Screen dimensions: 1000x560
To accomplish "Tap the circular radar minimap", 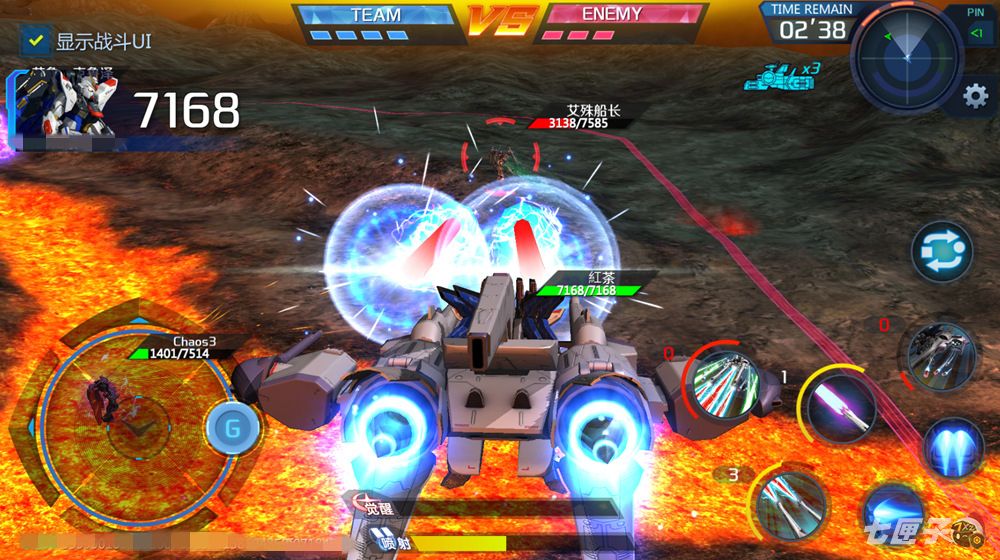I will tap(907, 59).
